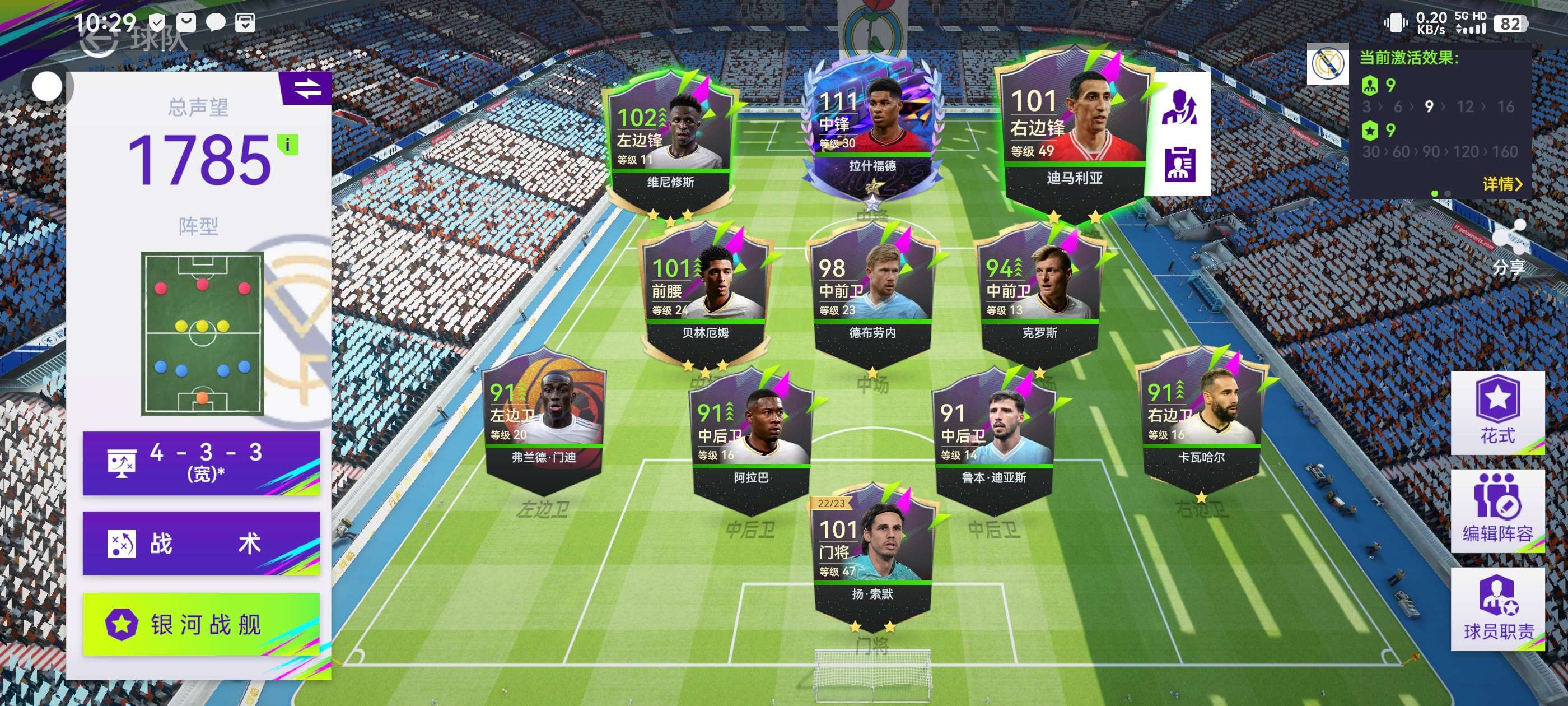Screen dimensions: 1568x706
Task: Select the 拉什福德 striker card
Action: point(872,131)
